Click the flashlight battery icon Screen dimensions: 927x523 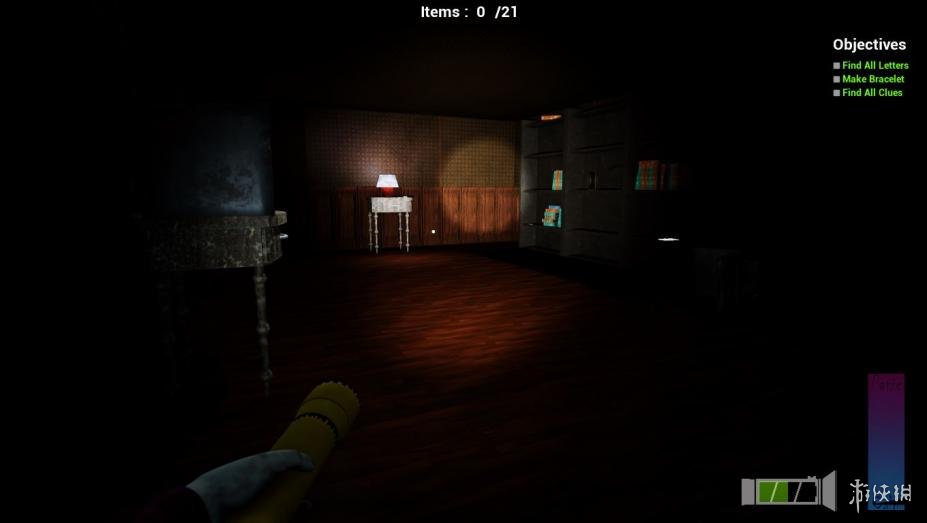(788, 491)
